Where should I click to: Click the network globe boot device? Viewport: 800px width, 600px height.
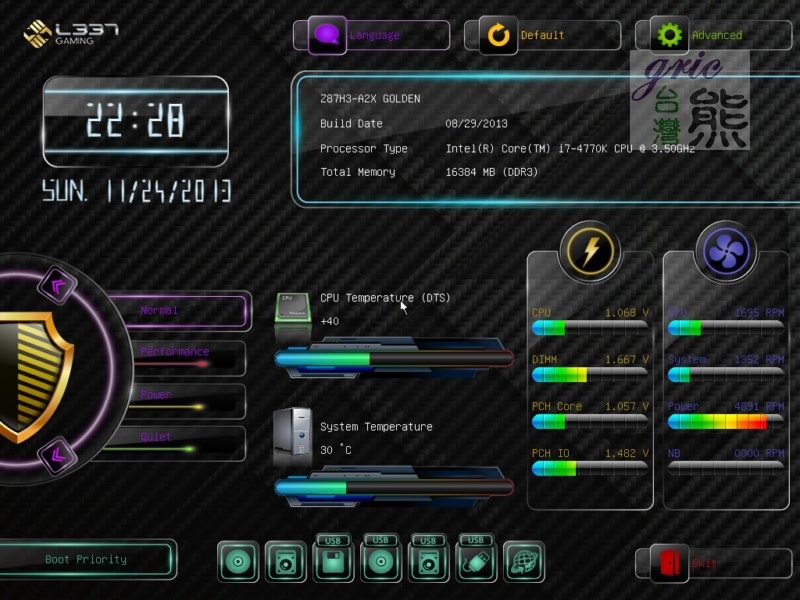tap(524, 562)
